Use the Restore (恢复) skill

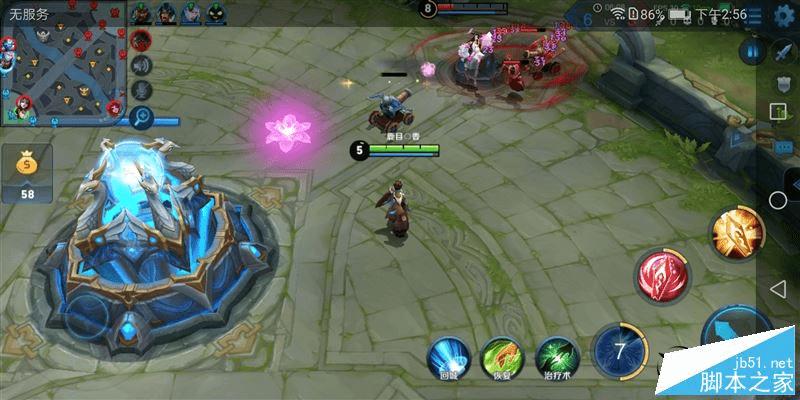point(502,357)
